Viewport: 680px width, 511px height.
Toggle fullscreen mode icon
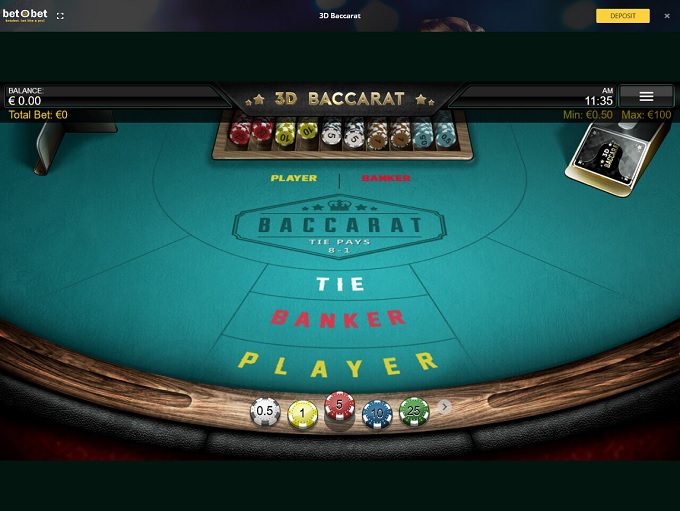point(60,16)
